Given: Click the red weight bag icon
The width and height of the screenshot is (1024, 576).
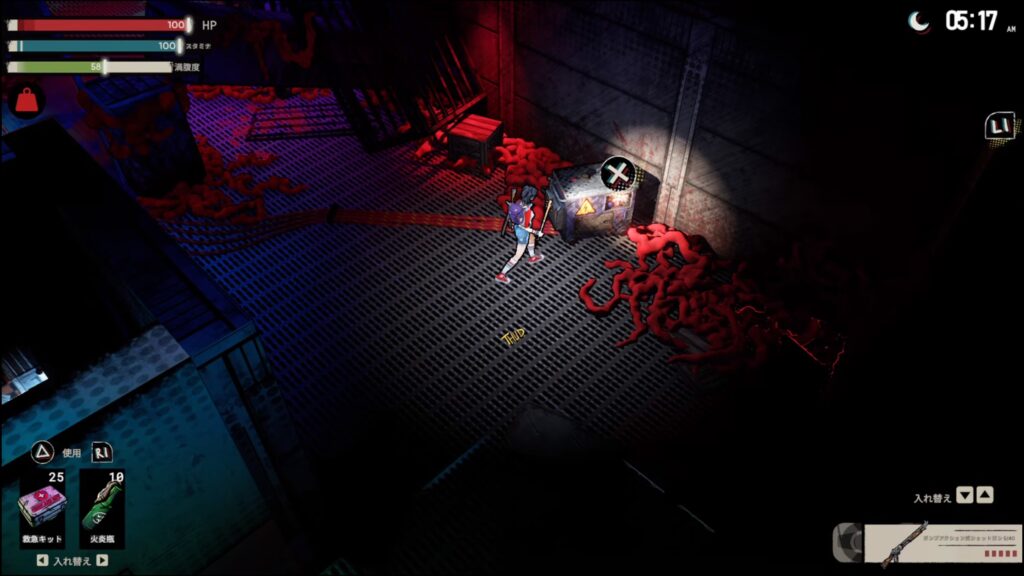Looking at the screenshot, I should (25, 101).
